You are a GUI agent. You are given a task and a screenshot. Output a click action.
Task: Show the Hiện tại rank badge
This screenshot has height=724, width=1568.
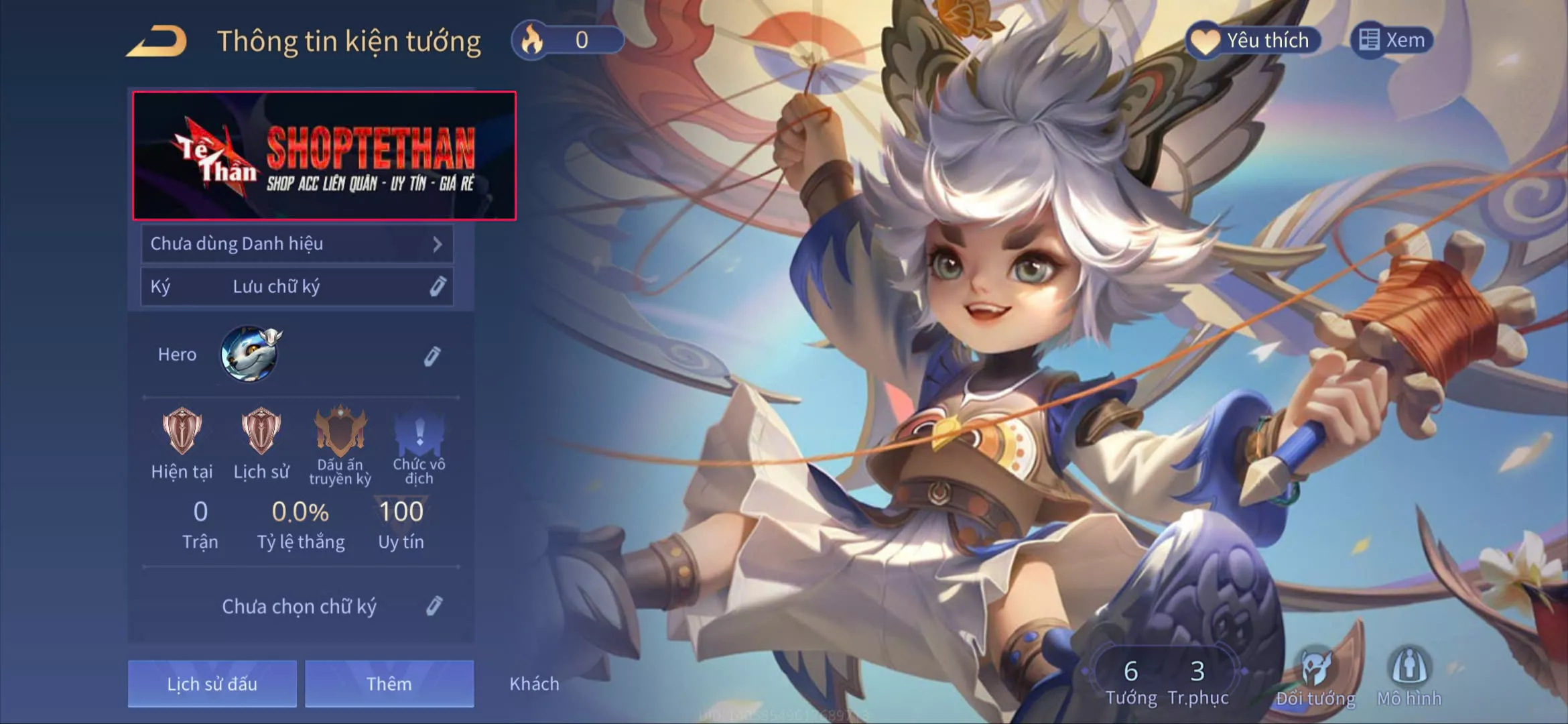(182, 432)
